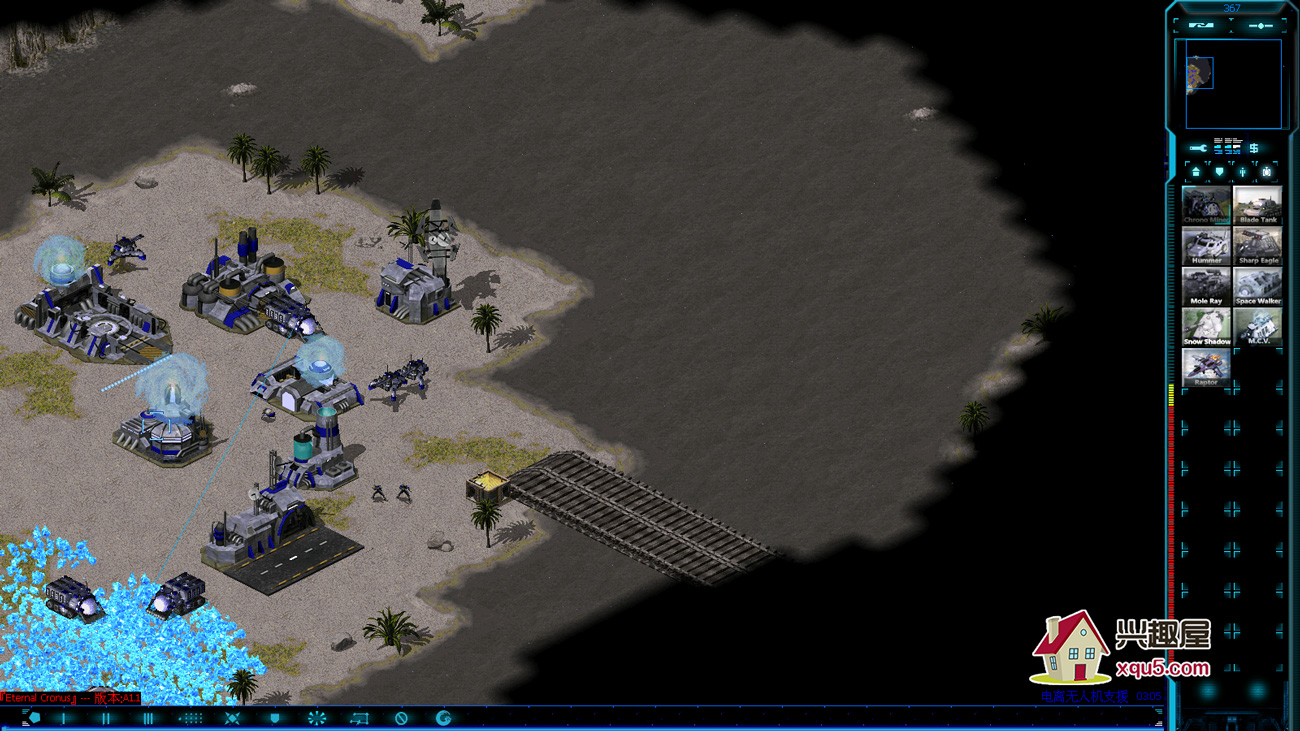Produce a Raptor aircraft
Viewport: 1300px width, 731px height.
coord(1206,368)
